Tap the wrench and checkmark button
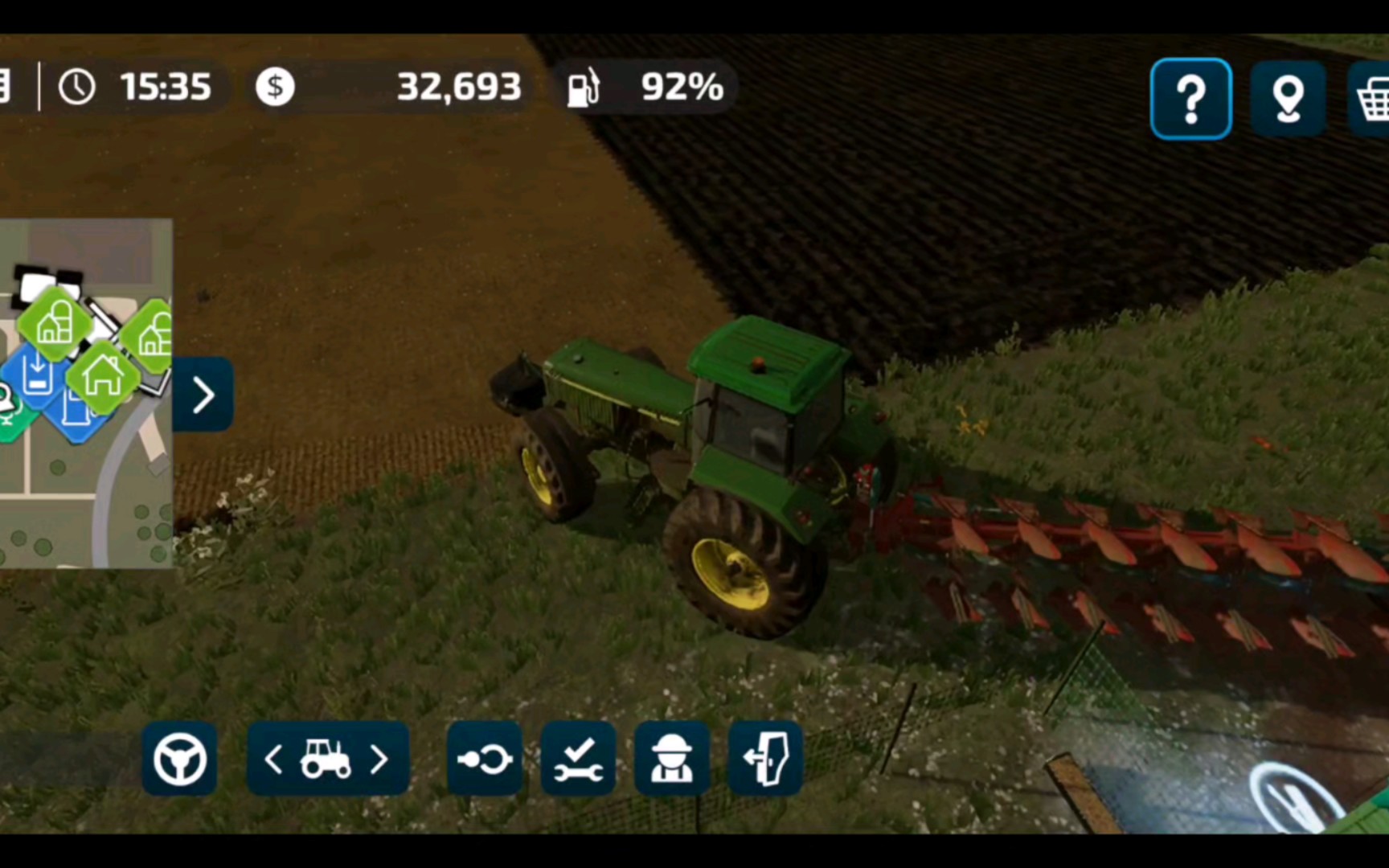The image size is (1389, 868). point(578,759)
